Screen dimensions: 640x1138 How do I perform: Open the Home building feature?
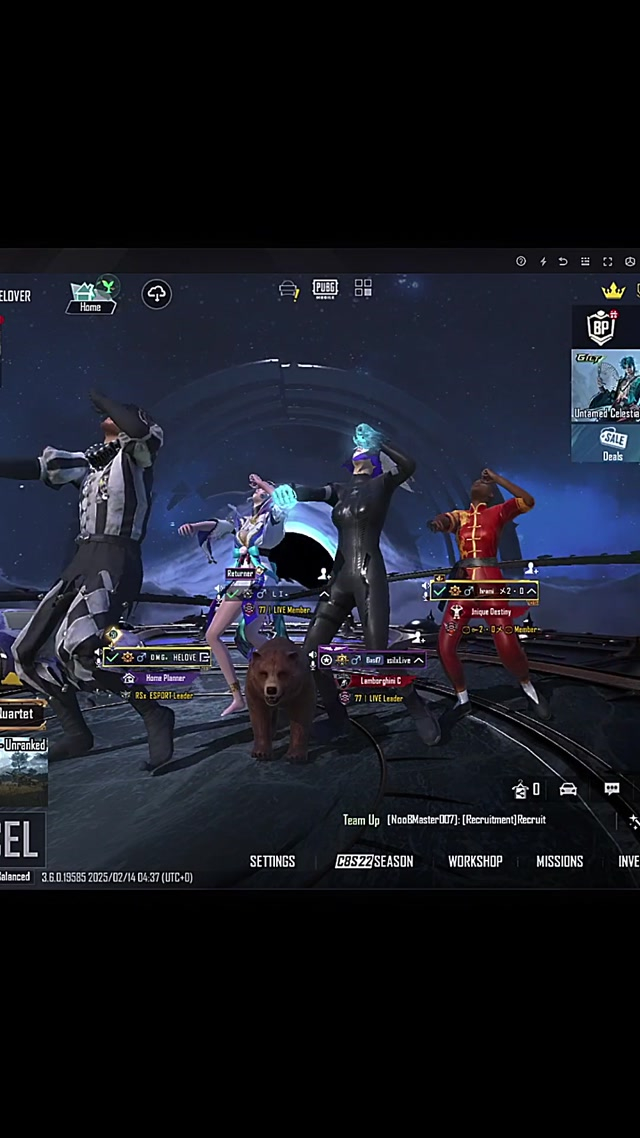[91, 296]
